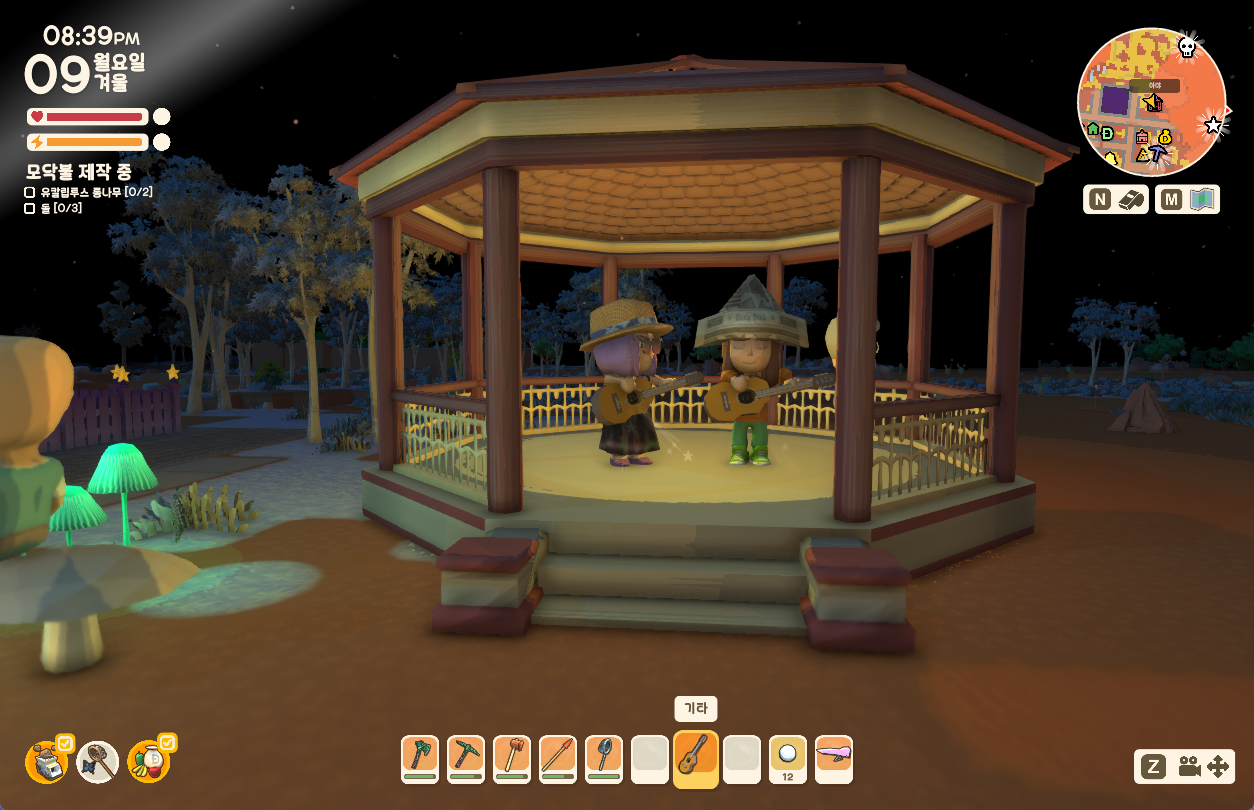Select the pickaxe hotbar slot
Image resolution: width=1254 pixels, height=810 pixels.
466,759
